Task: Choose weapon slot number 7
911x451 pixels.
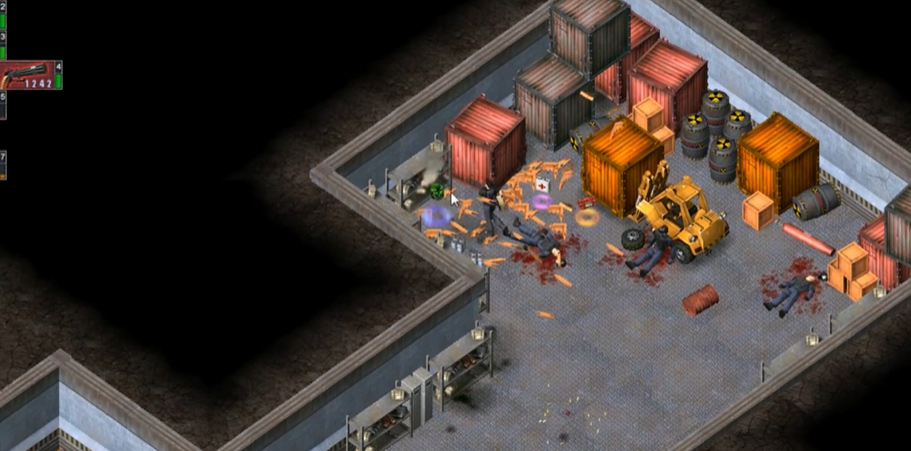Action: click(x=3, y=163)
